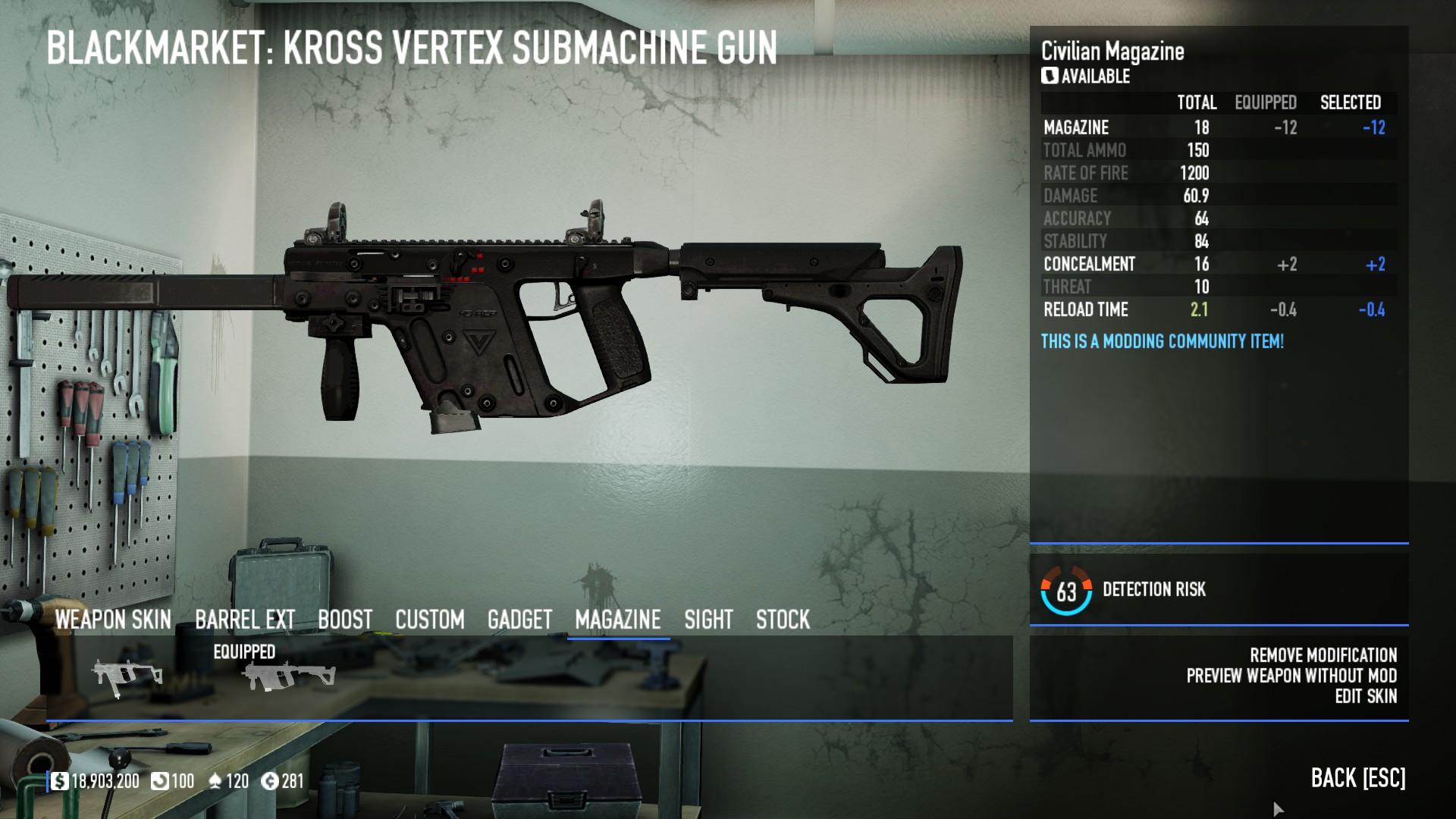Open Edit Skin option
1456x819 pixels.
pos(1365,696)
